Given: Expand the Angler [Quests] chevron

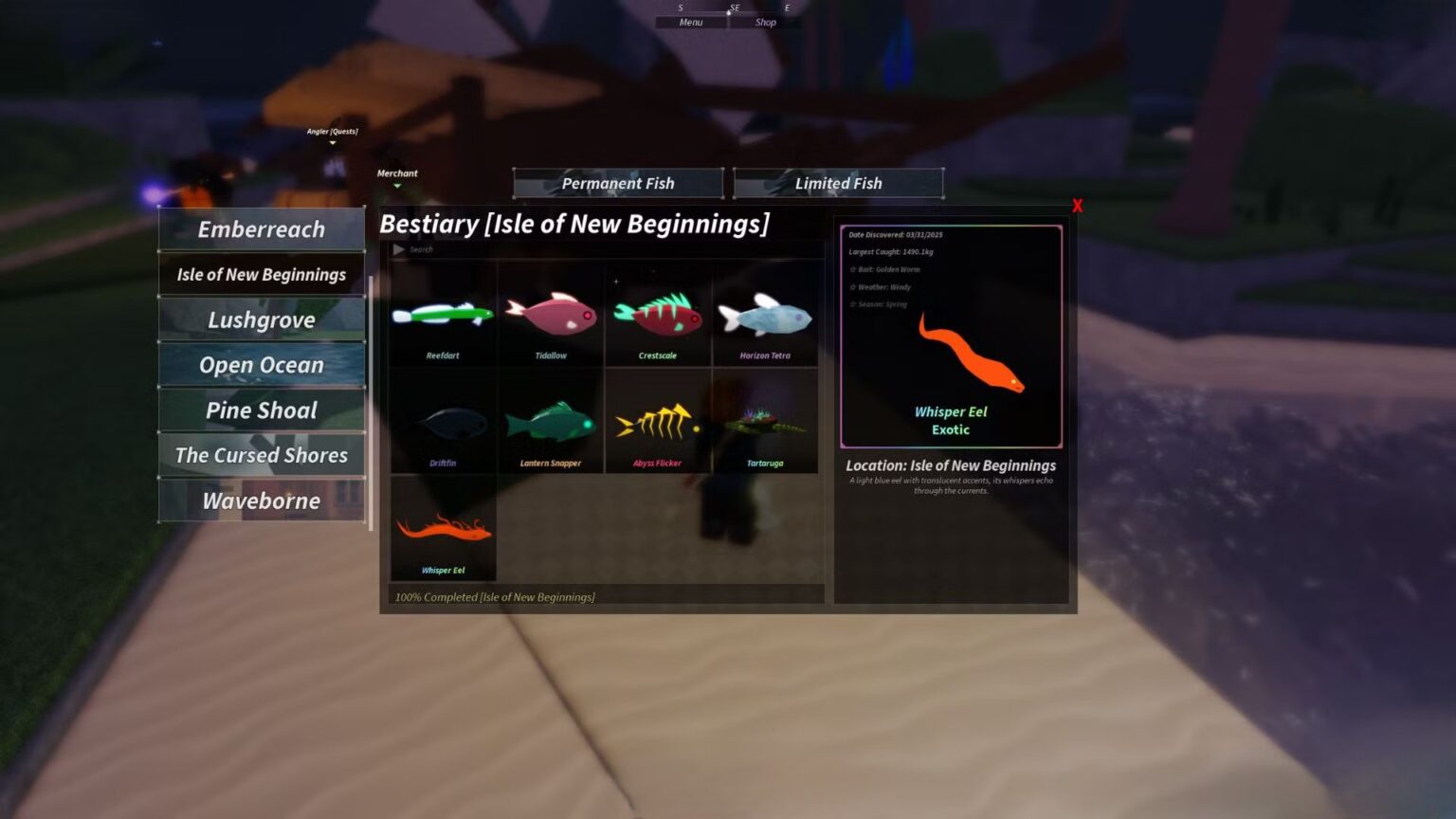Looking at the screenshot, I should tap(332, 141).
